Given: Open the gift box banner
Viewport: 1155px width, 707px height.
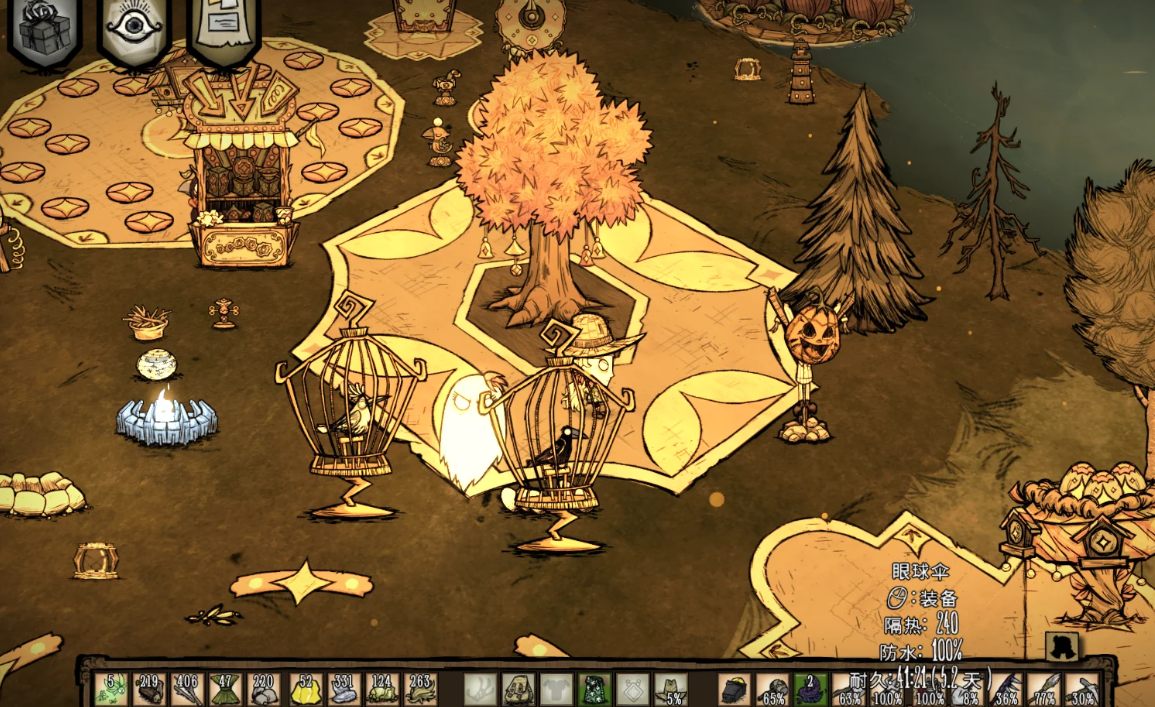Looking at the screenshot, I should click(44, 30).
